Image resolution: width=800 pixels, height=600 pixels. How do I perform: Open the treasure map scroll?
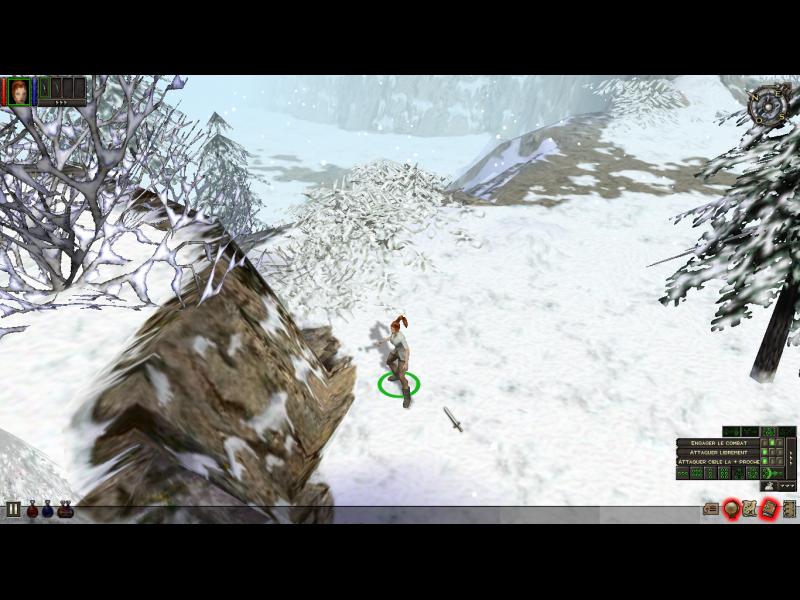click(749, 509)
